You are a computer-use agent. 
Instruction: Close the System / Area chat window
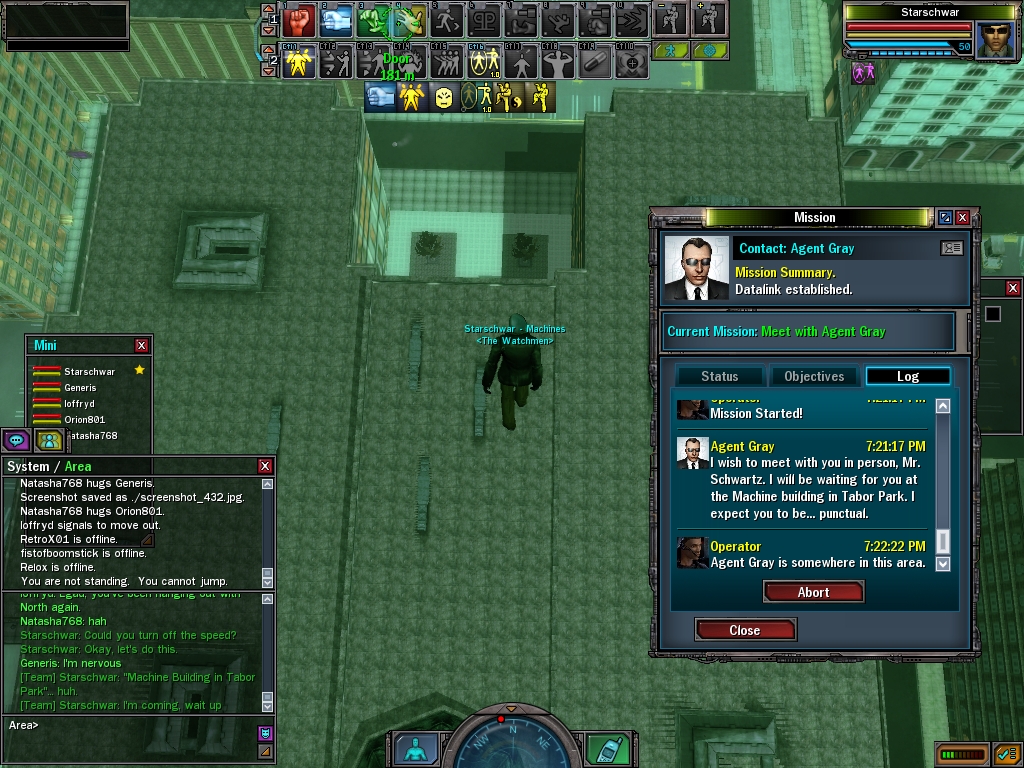(x=265, y=466)
